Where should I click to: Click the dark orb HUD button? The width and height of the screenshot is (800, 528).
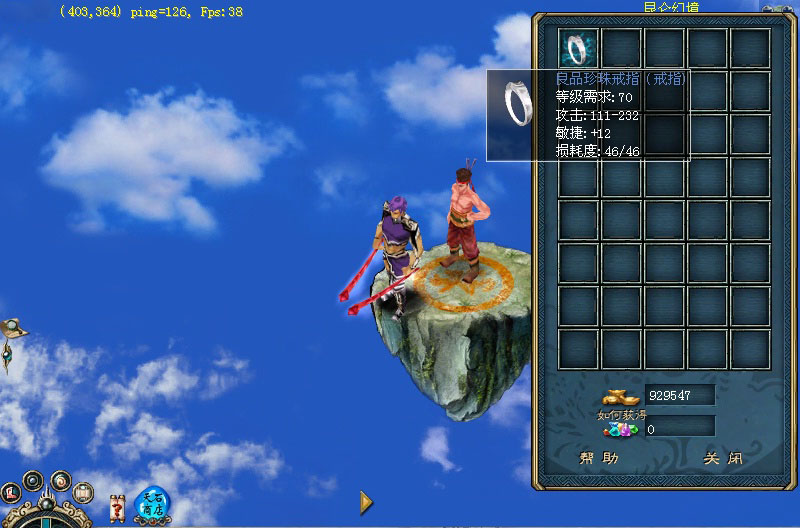coord(33,479)
